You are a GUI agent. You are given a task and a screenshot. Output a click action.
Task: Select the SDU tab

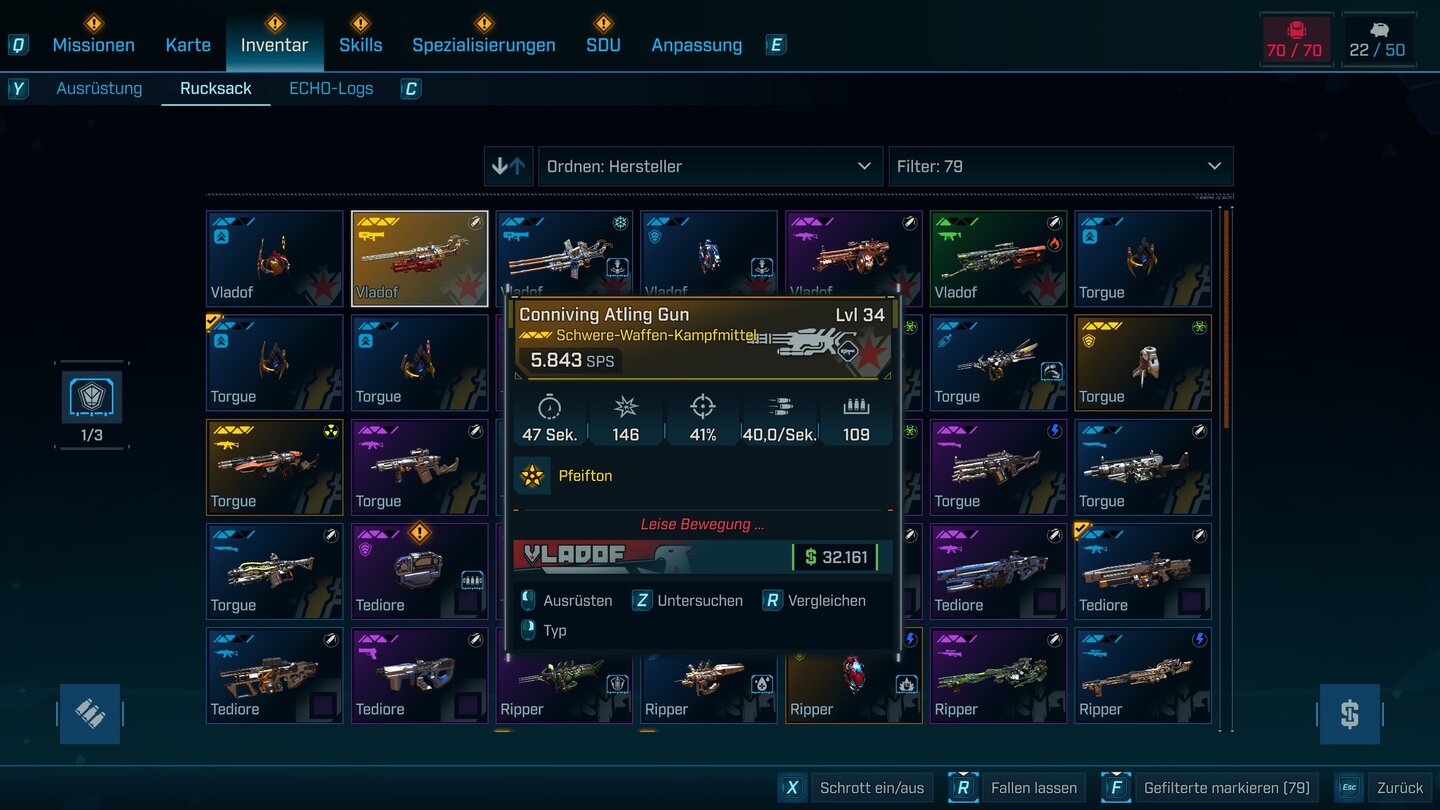[603, 45]
